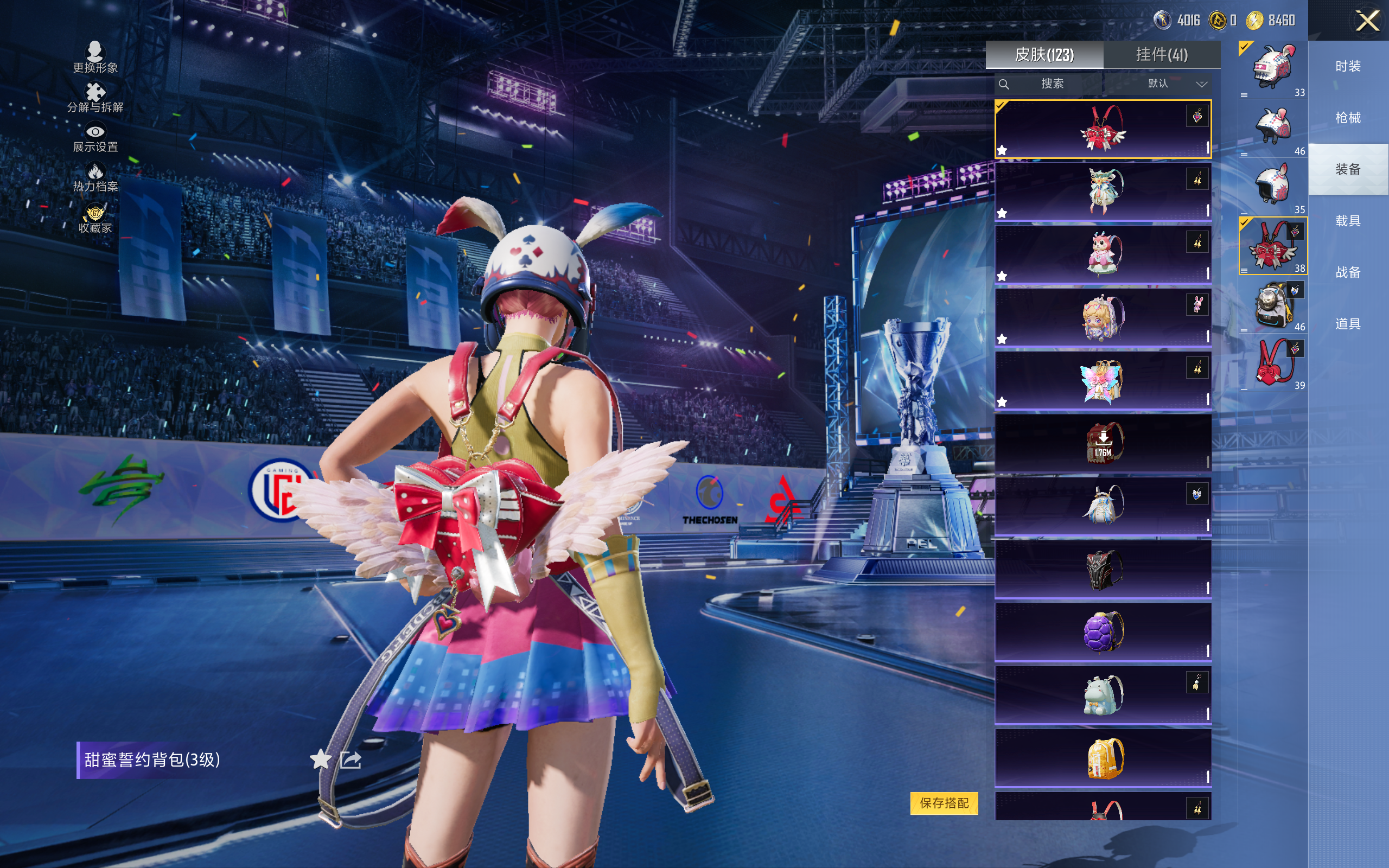Viewport: 1389px width, 868px height.
Task: Favorite the backpack with the star icon
Action: tap(320, 759)
